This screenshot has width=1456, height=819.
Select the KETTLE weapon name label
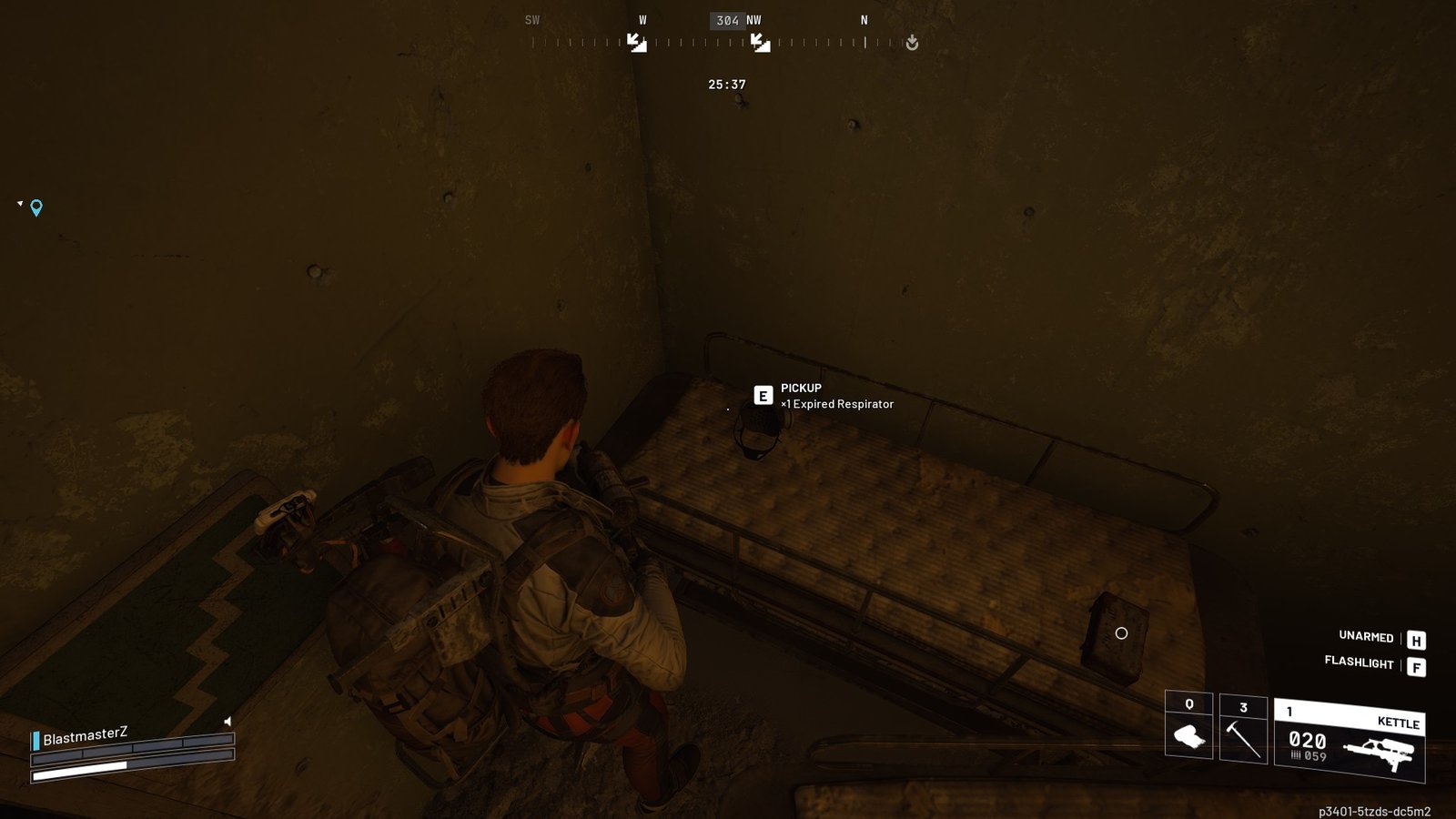[x=1399, y=722]
